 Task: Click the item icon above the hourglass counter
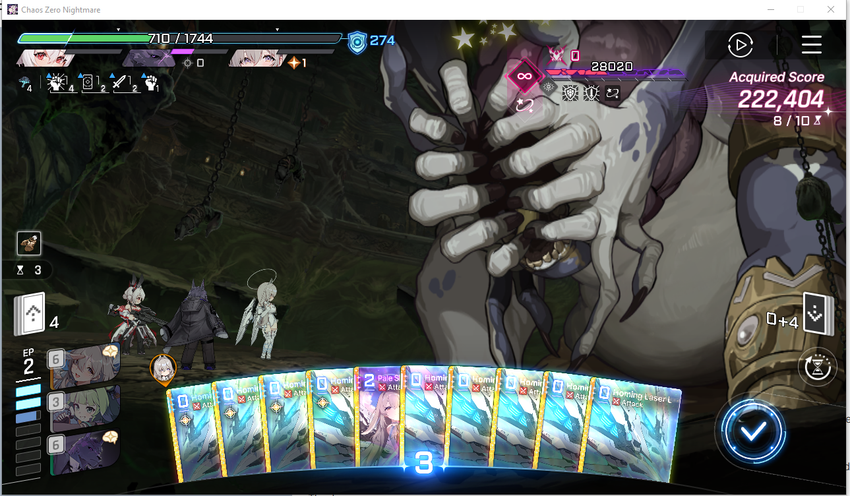click(x=29, y=242)
